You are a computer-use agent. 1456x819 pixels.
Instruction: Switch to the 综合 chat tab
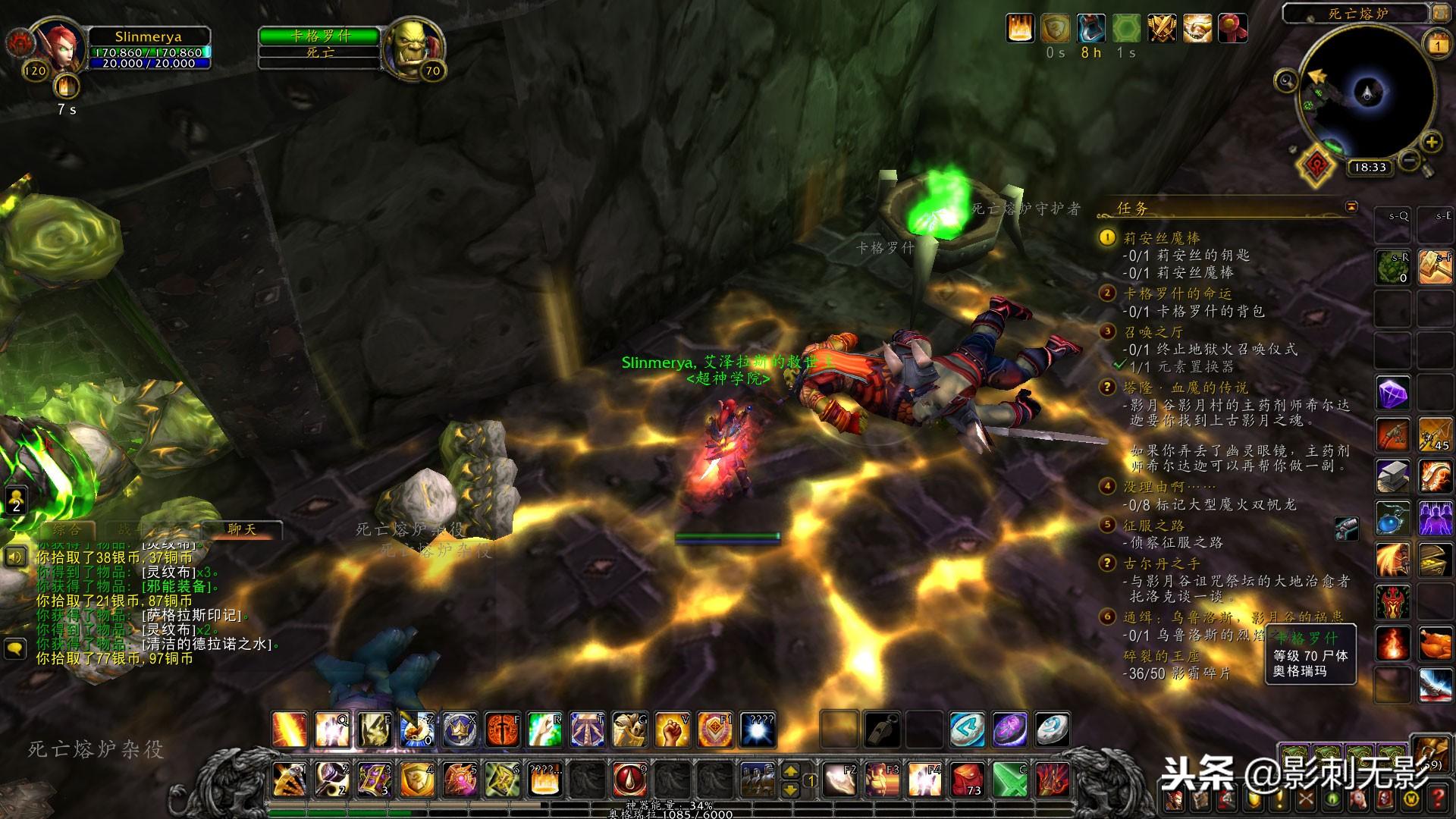pos(66,529)
